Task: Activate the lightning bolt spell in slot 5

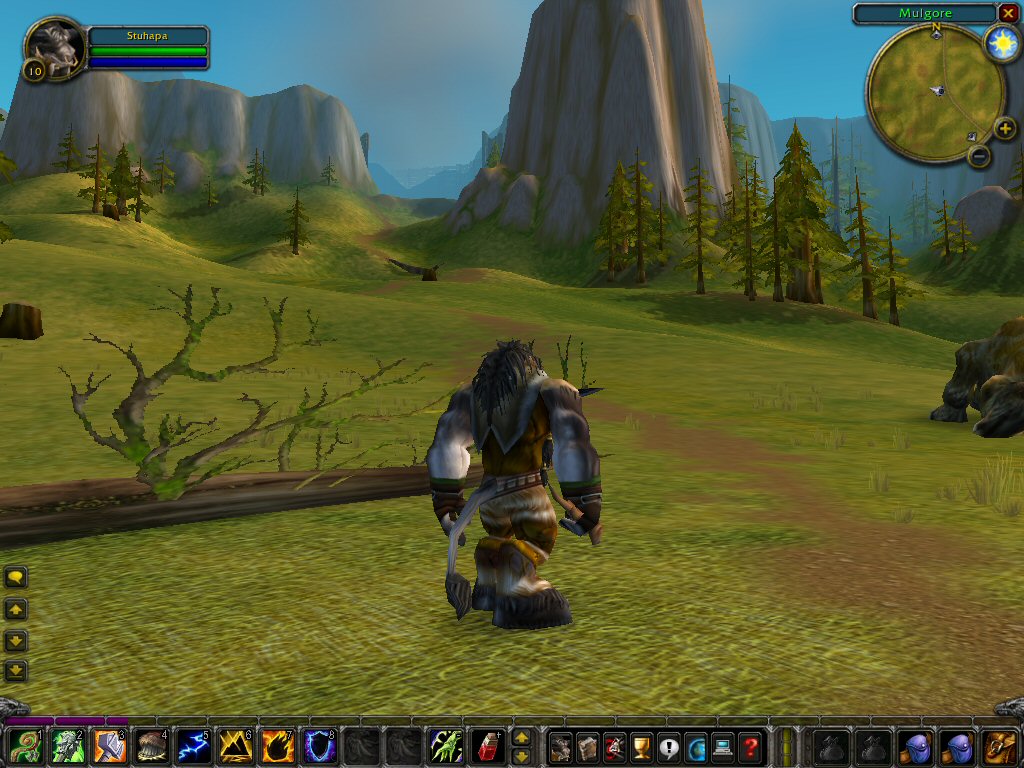Action: pyautogui.click(x=193, y=746)
